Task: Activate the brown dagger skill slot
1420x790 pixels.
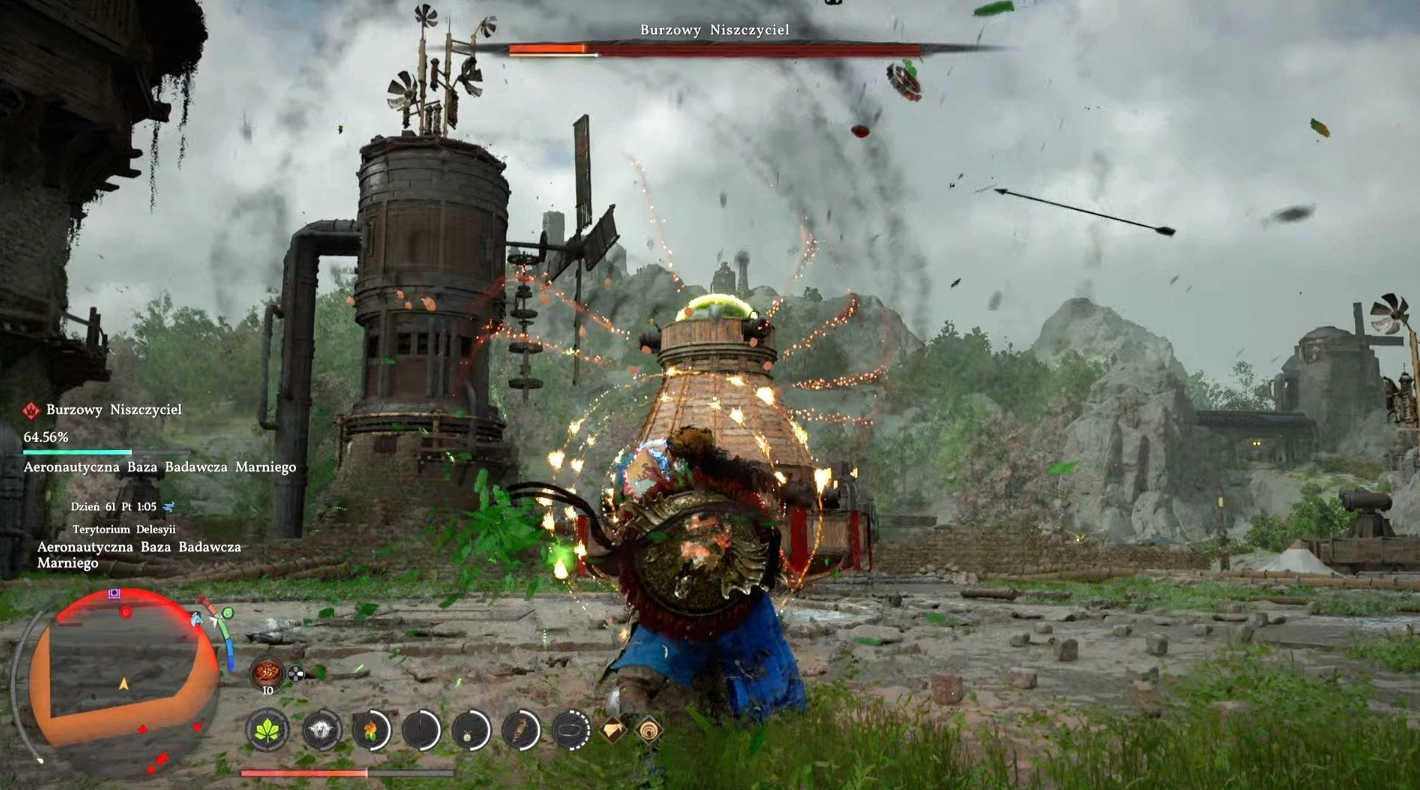Action: tap(521, 730)
